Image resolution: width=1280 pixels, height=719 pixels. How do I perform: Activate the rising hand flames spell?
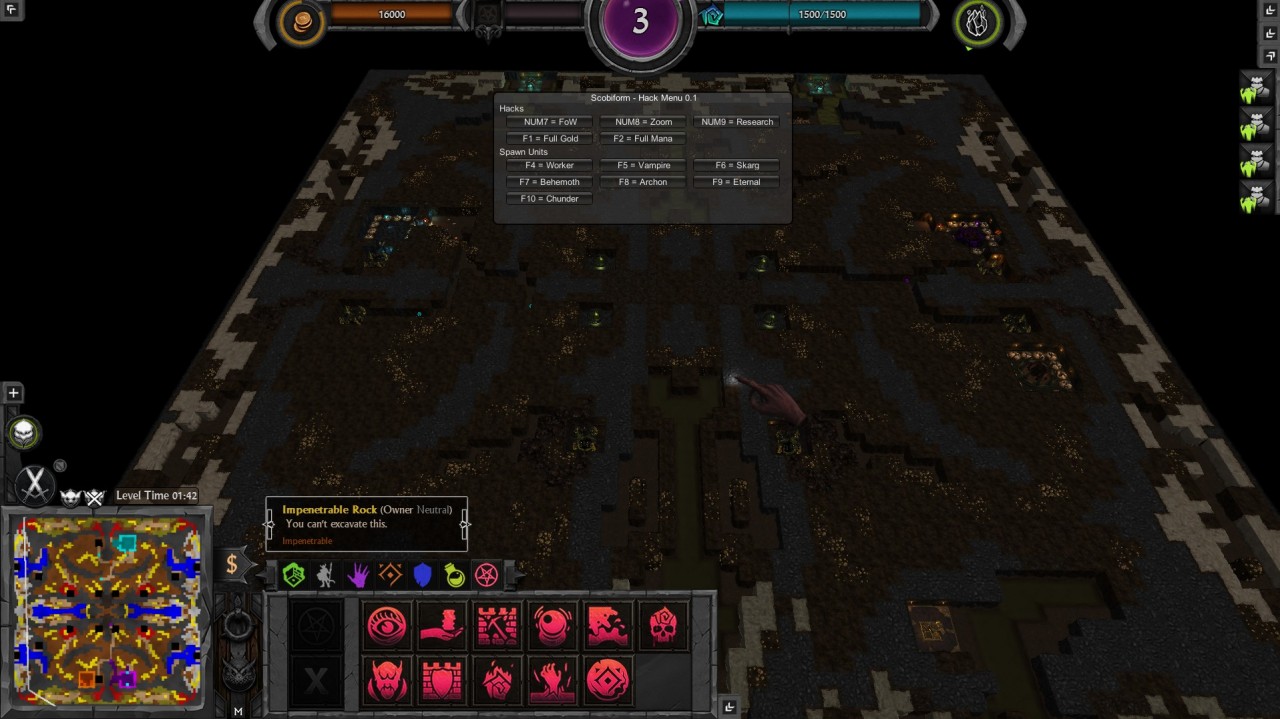coord(553,681)
